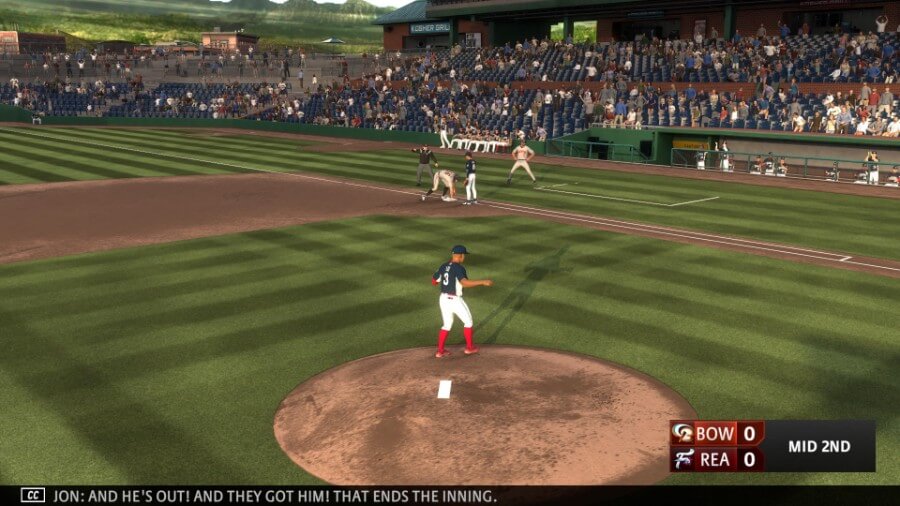Select the BOW team logo on scoreboard
This screenshot has height=506, width=900.
[683, 433]
